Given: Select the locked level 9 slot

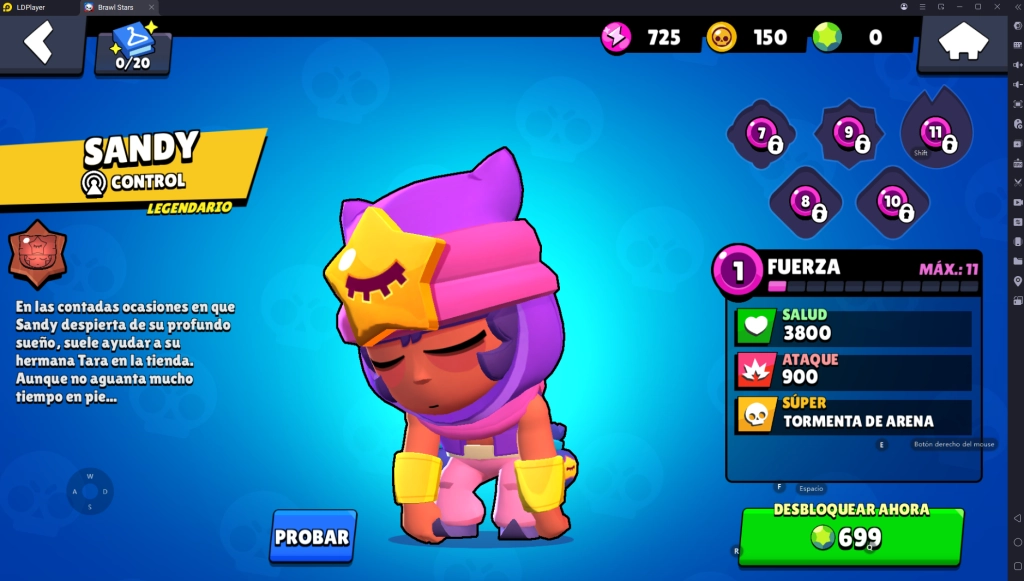Looking at the screenshot, I should click(x=849, y=134).
